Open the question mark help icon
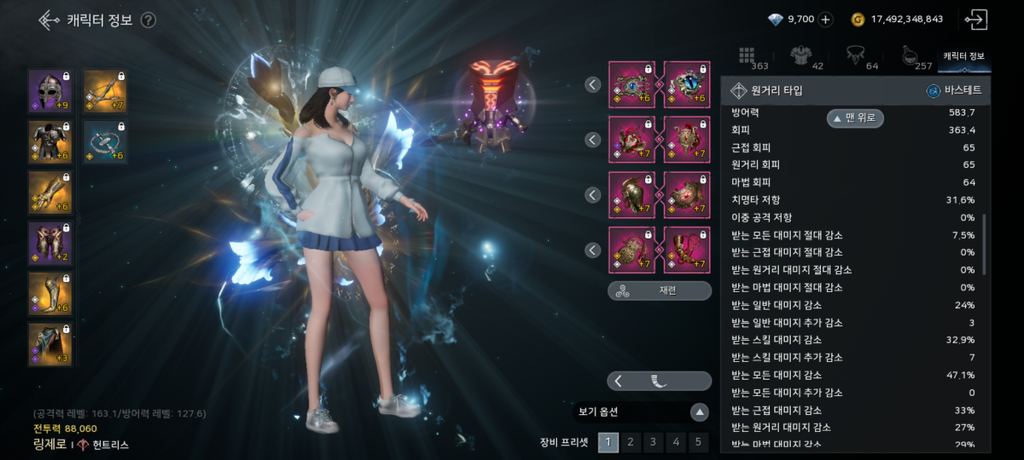1024x460 pixels. 148,20
